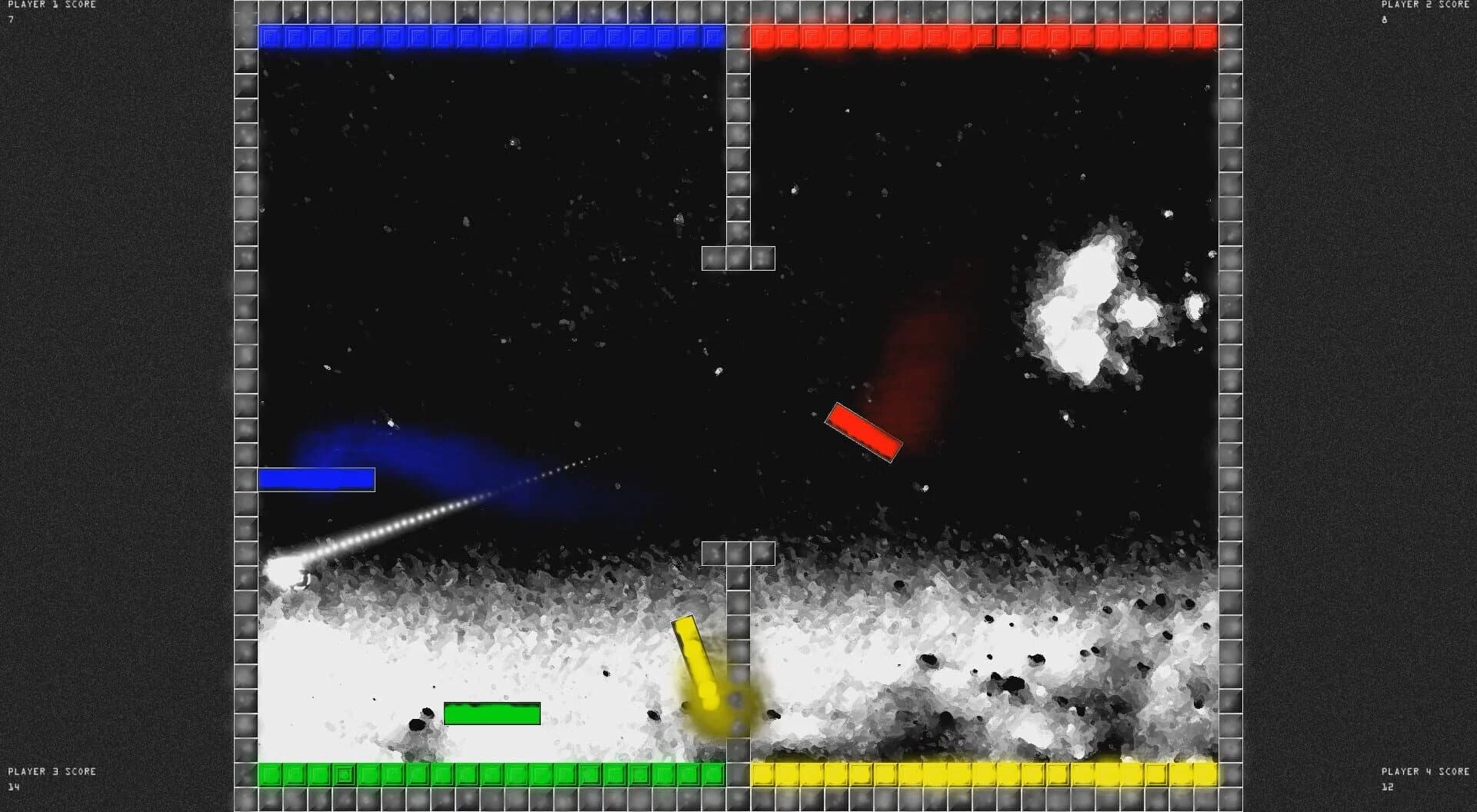
Task: Click the red angled paddle
Action: point(863,431)
